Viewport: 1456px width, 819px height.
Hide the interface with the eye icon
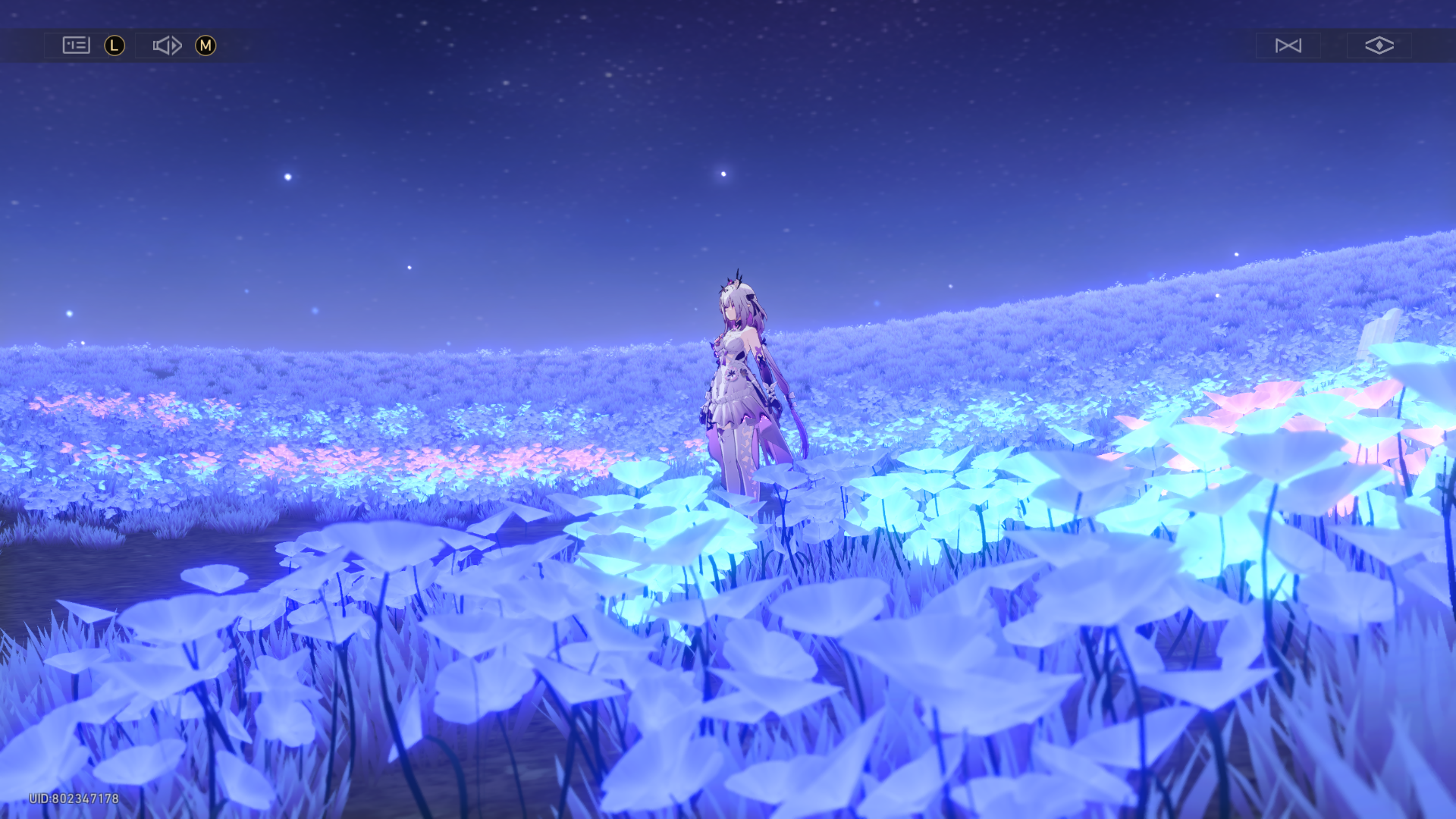[1379, 45]
